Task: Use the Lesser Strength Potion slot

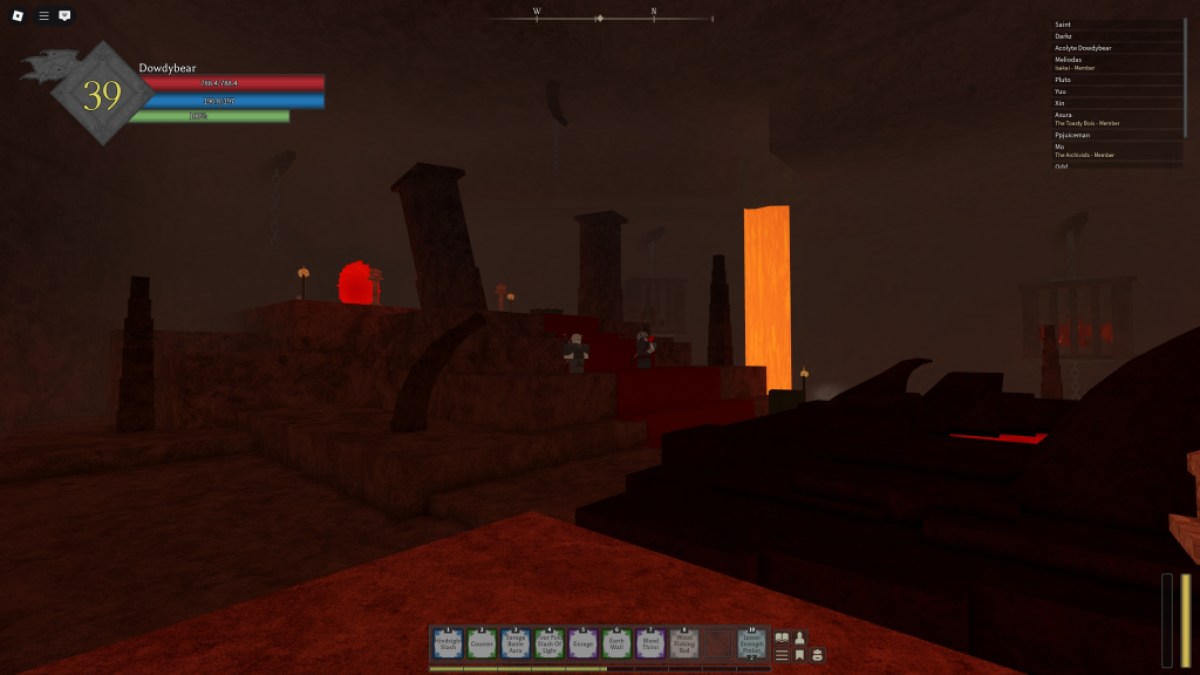Action: pos(752,644)
